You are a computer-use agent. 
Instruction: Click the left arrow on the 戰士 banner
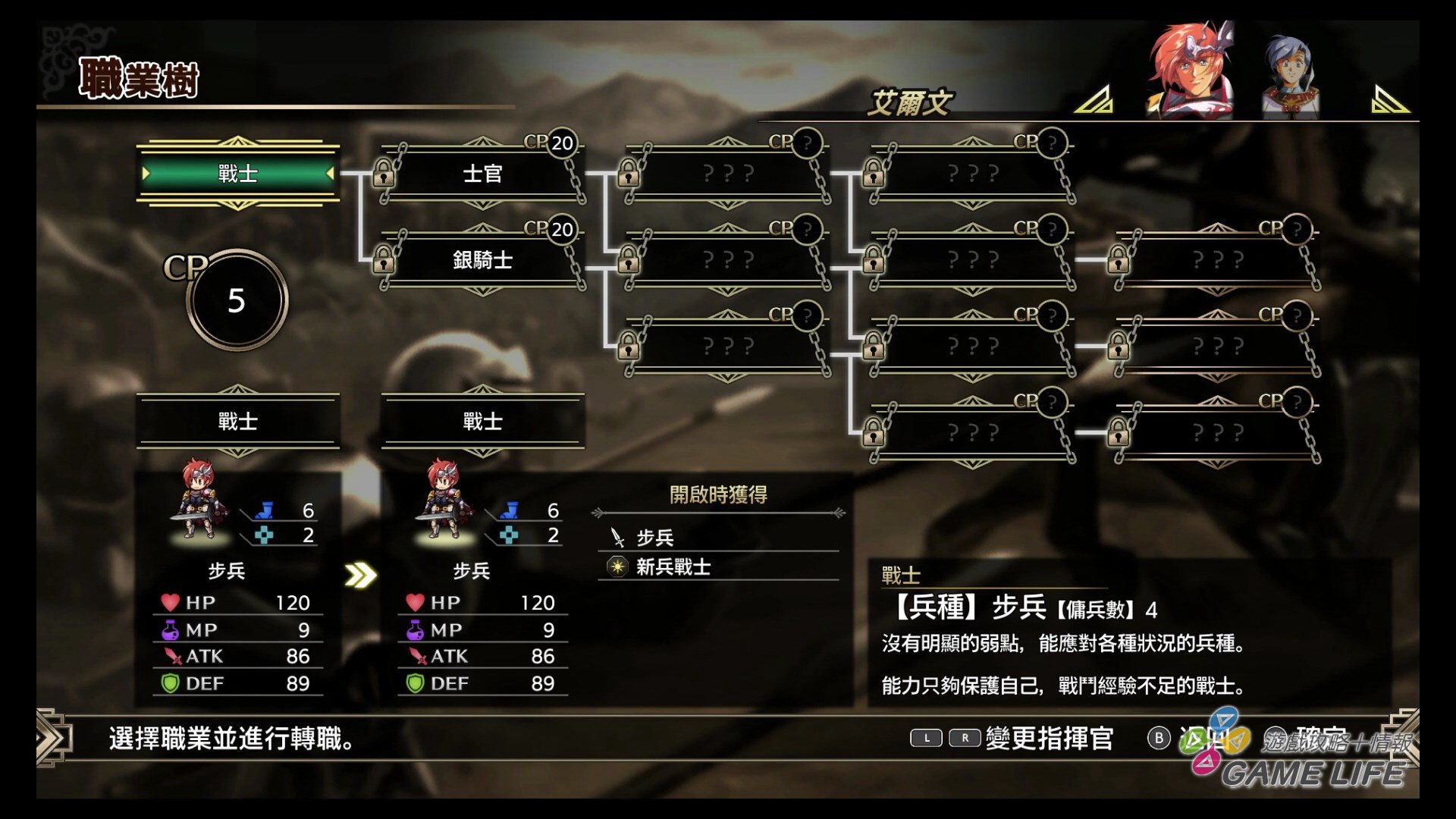(x=146, y=174)
